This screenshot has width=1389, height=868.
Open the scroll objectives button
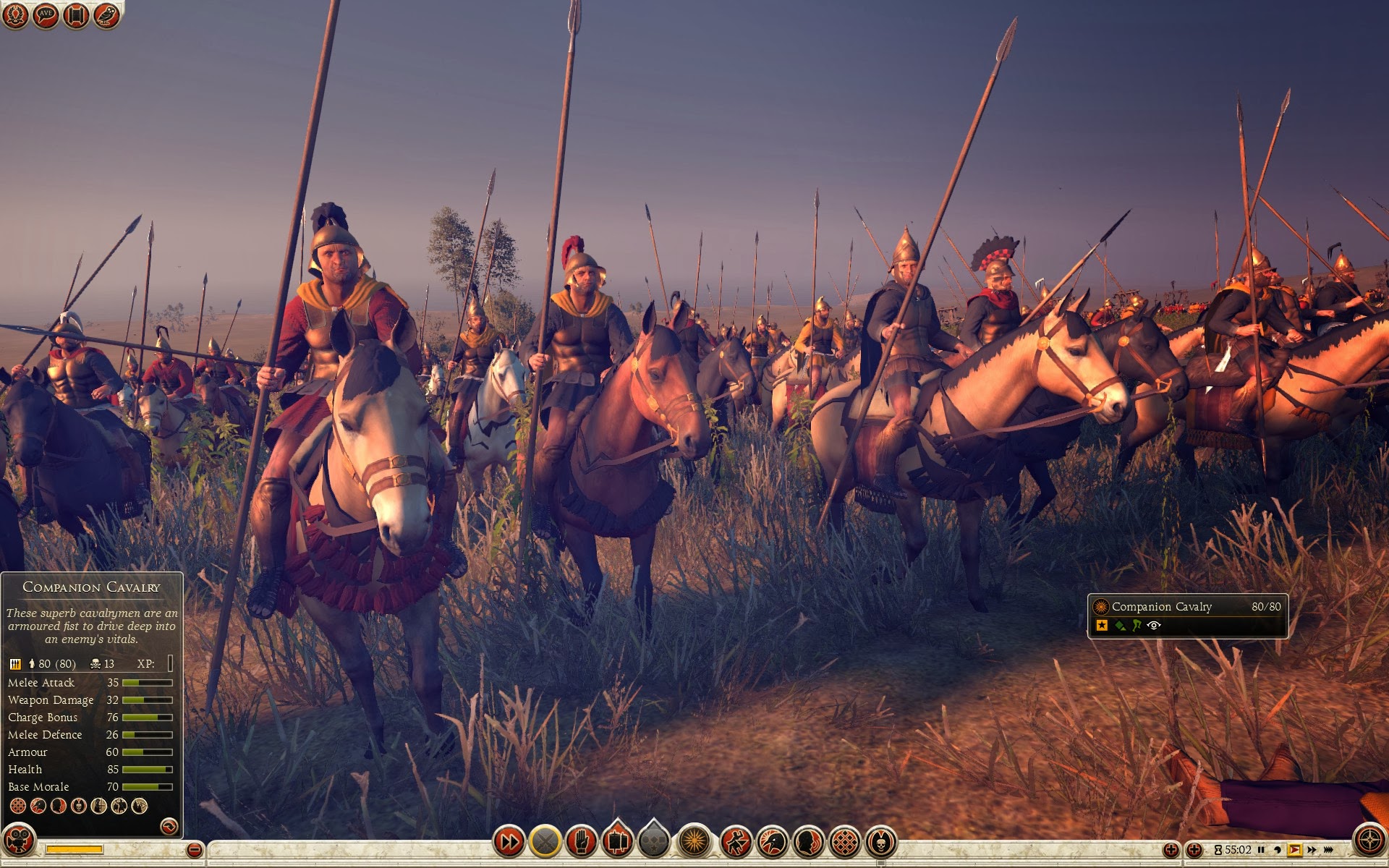[76, 15]
